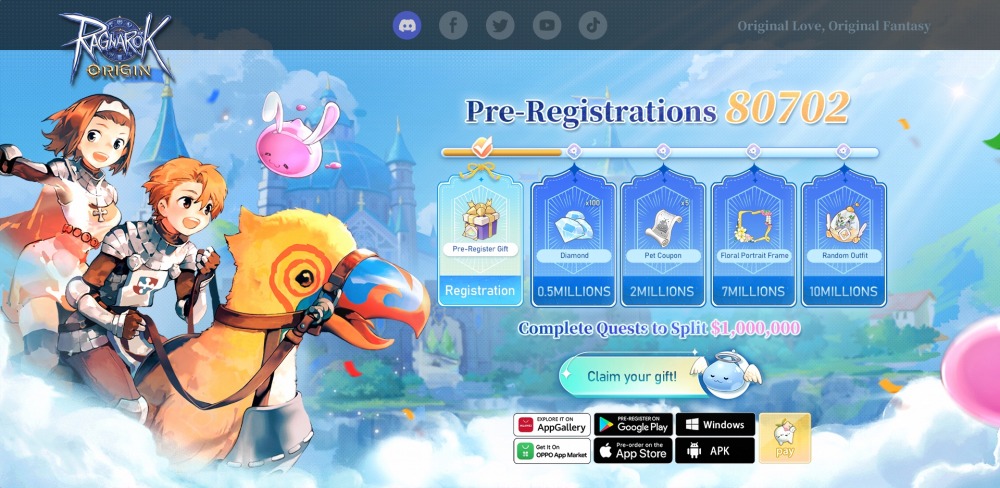
Task: Visit the Facebook page icon
Action: point(453,25)
